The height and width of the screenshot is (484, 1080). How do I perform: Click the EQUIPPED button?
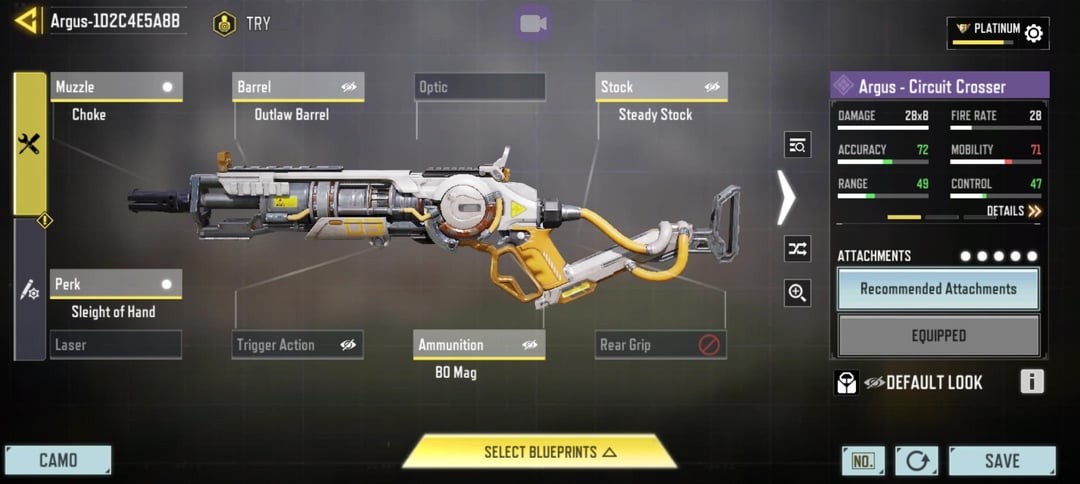click(x=938, y=336)
